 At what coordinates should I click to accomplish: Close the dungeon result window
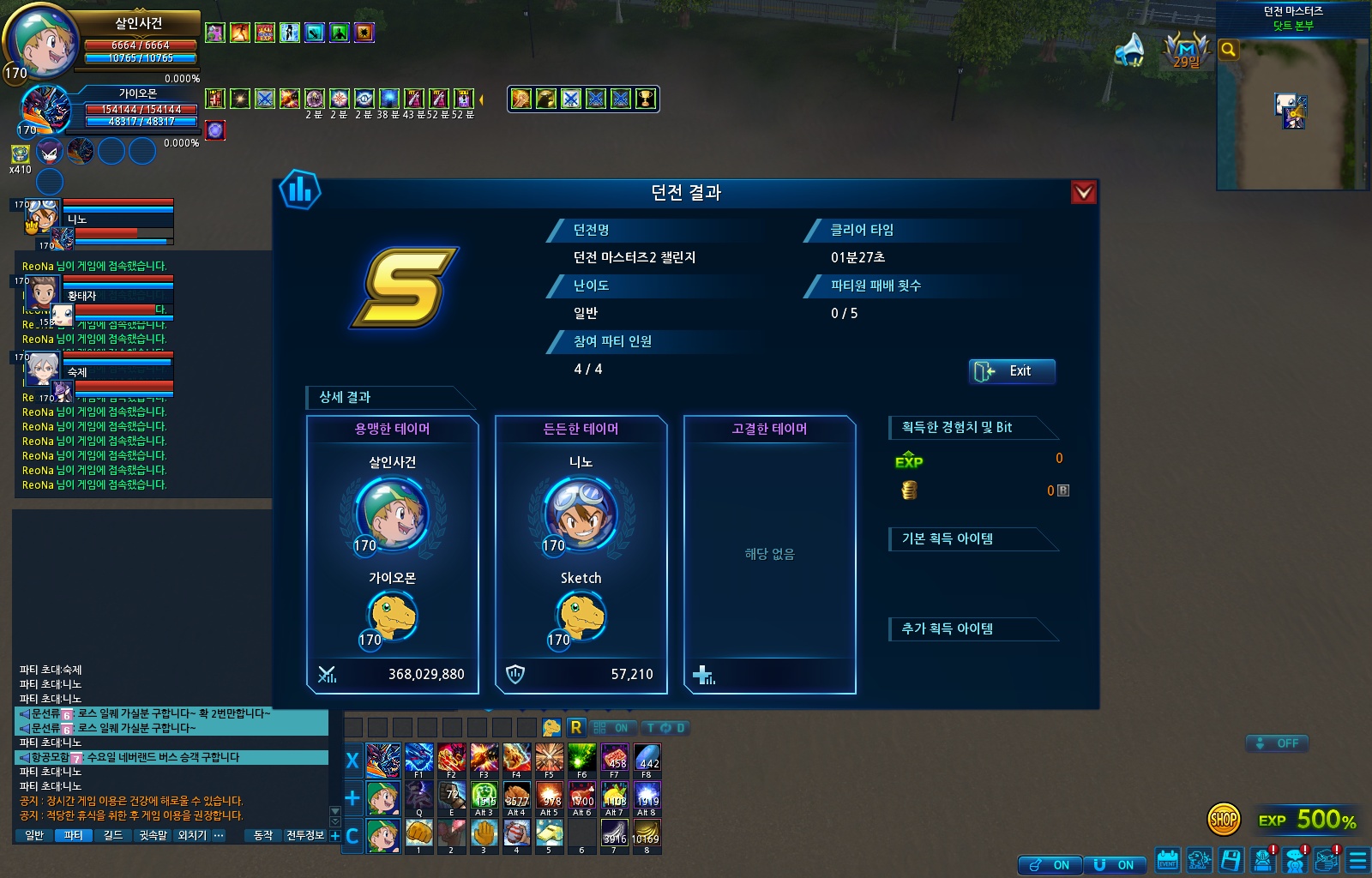pyautogui.click(x=1084, y=192)
